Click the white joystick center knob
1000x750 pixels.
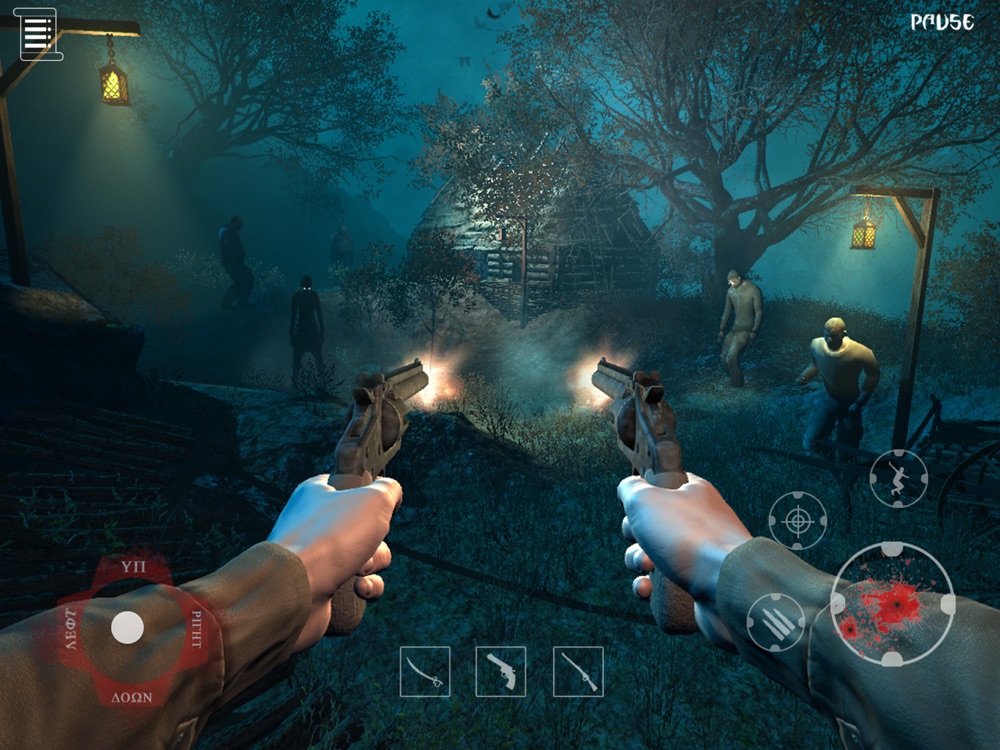tap(127, 628)
